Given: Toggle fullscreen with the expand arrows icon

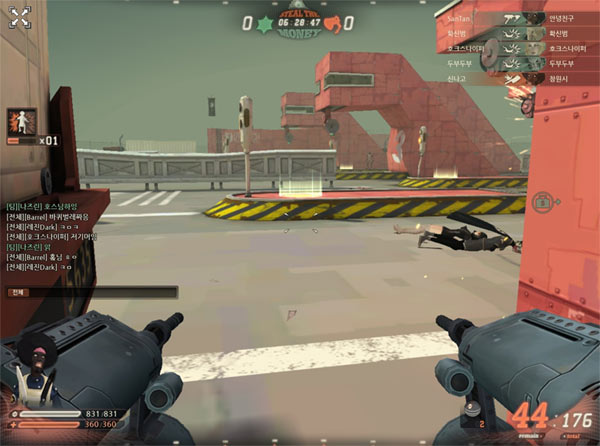Looking at the screenshot, I should coord(20,20).
